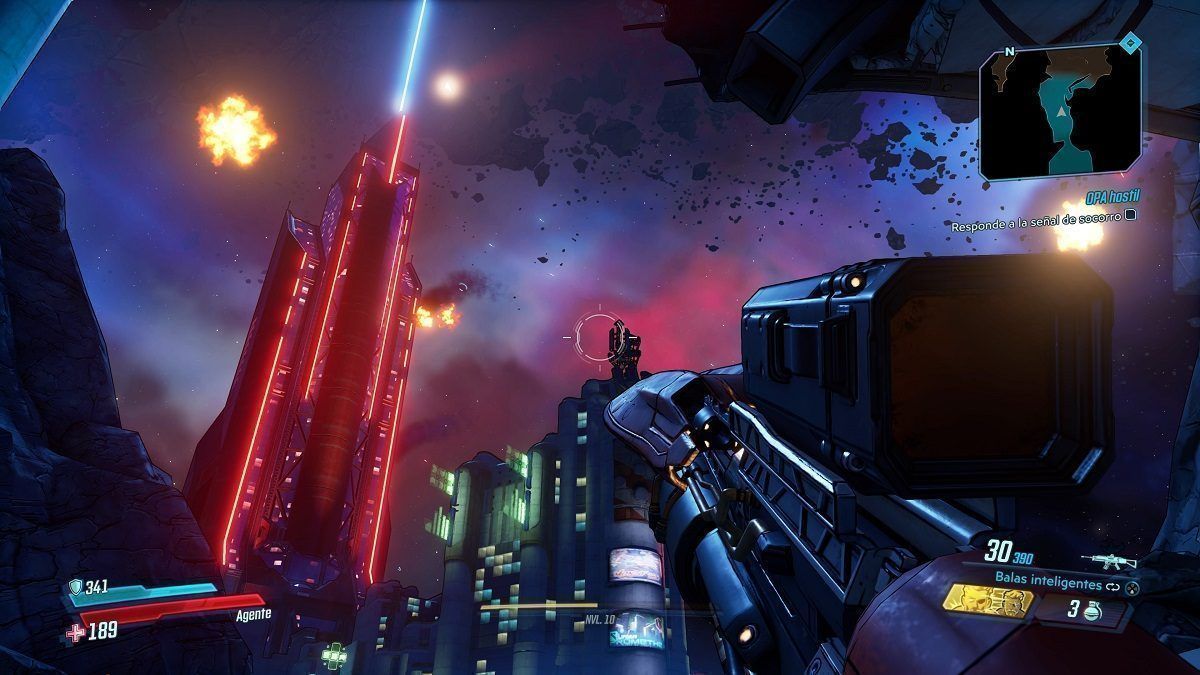Open the minimap in the corner
Screen dimensions: 1200x675
click(1060, 112)
